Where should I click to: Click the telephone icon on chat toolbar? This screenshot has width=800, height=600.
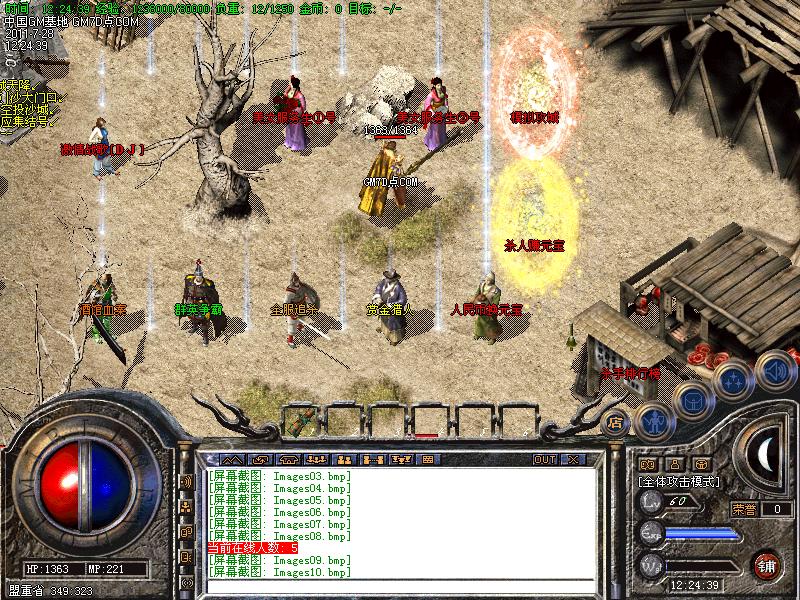click(x=291, y=459)
